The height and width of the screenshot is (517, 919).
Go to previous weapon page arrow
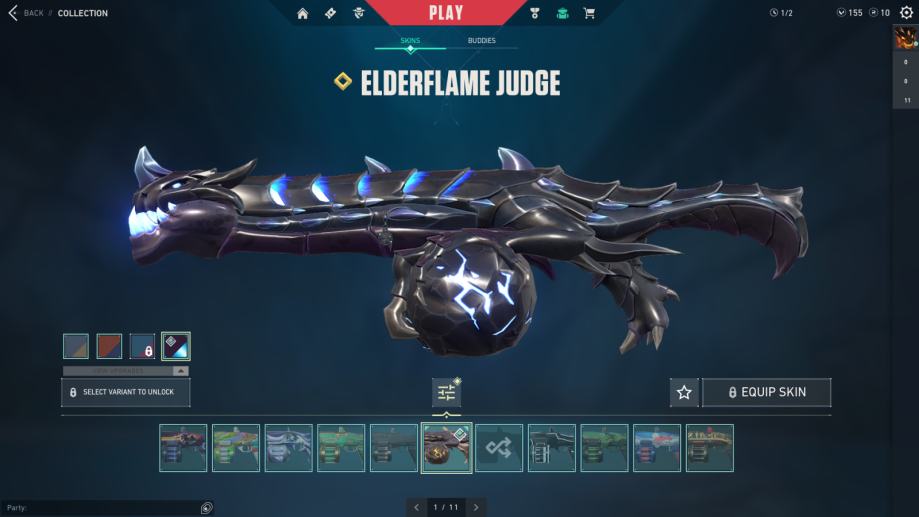pyautogui.click(x=417, y=507)
